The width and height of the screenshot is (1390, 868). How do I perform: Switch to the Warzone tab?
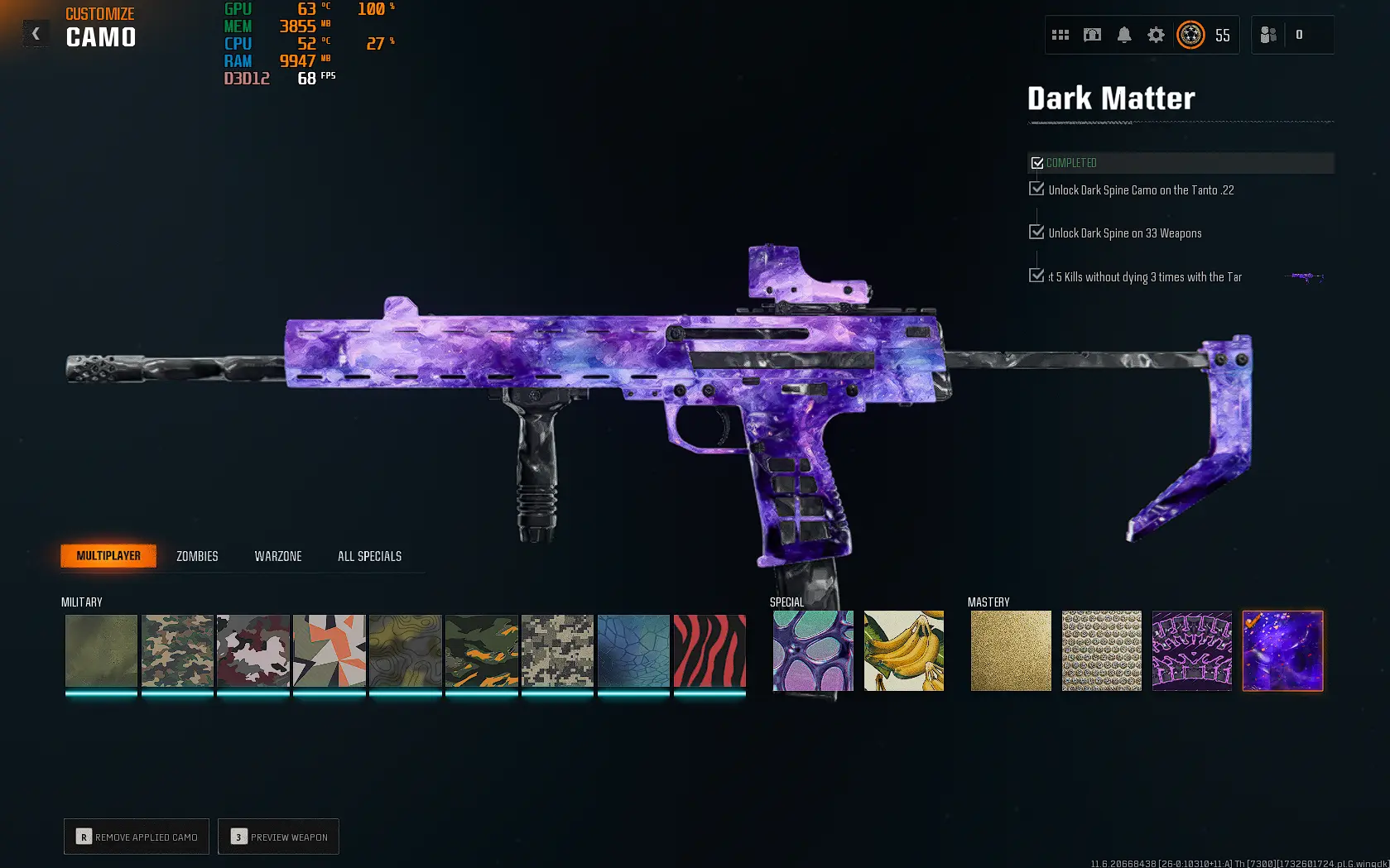tap(277, 555)
